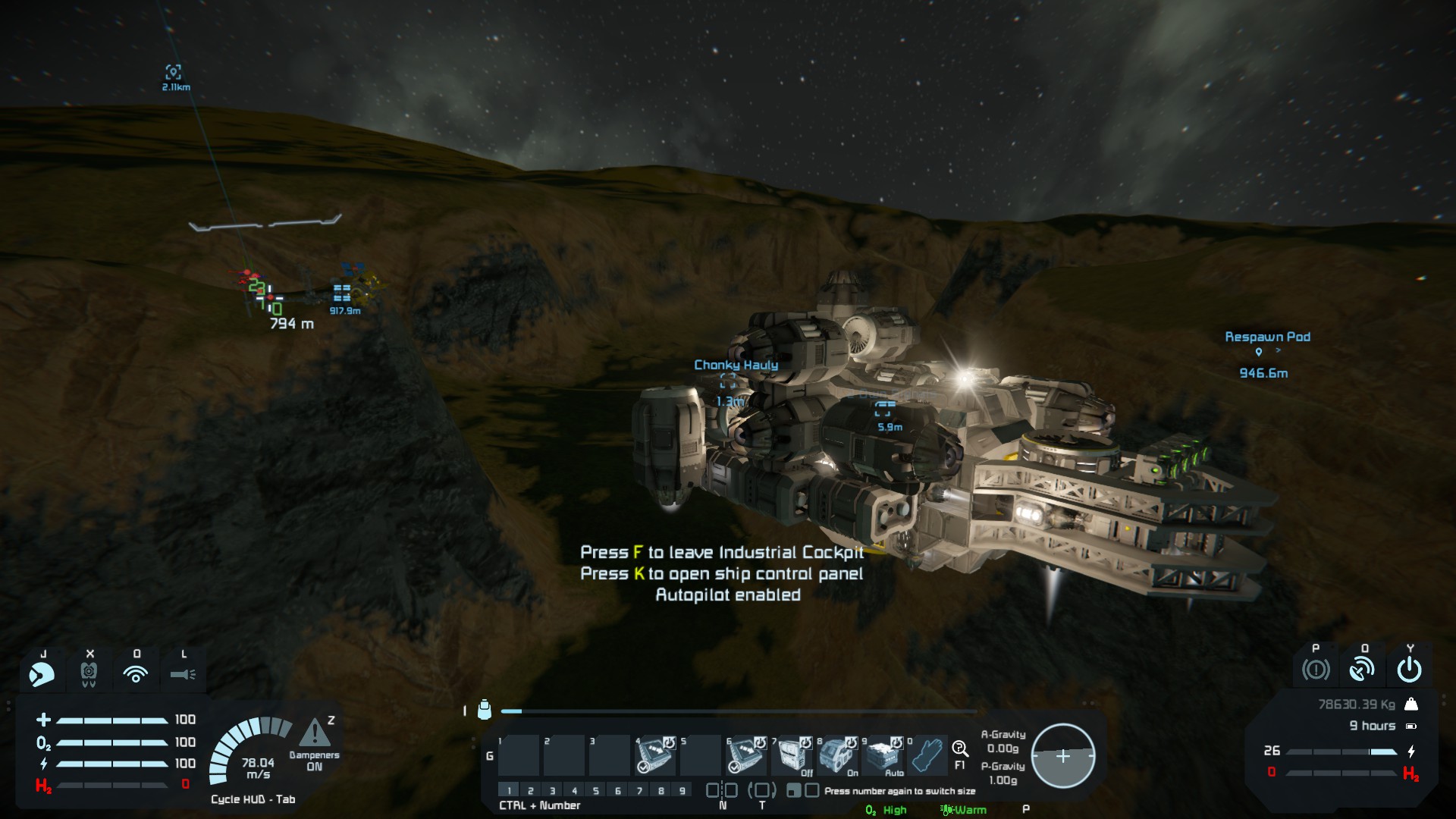1456x819 pixels.
Task: Toggle the Dampeners warning indicator
Action: [314, 733]
